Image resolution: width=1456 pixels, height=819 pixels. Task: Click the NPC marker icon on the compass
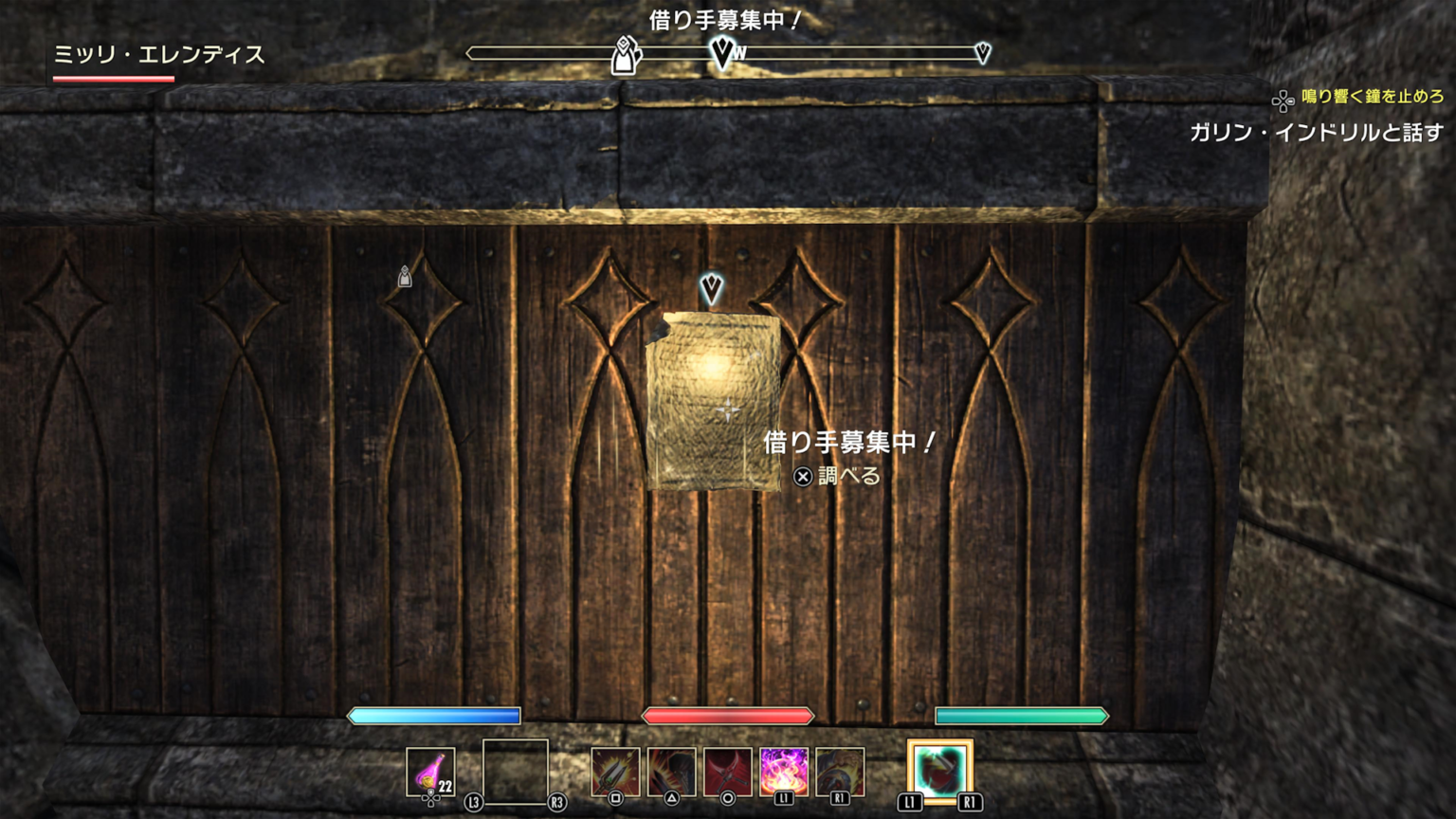pos(623,57)
